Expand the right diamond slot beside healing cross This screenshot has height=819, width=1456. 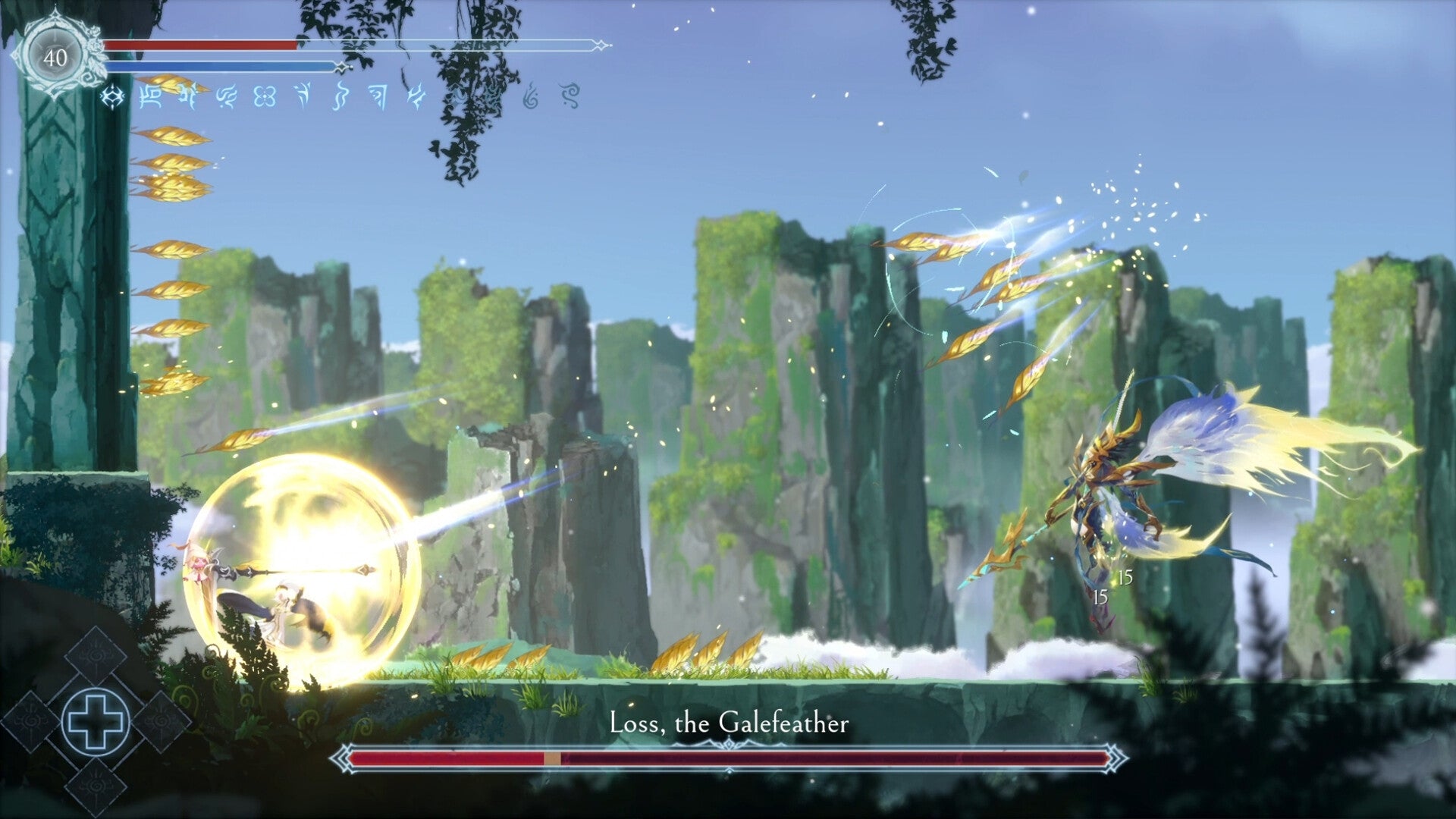163,720
